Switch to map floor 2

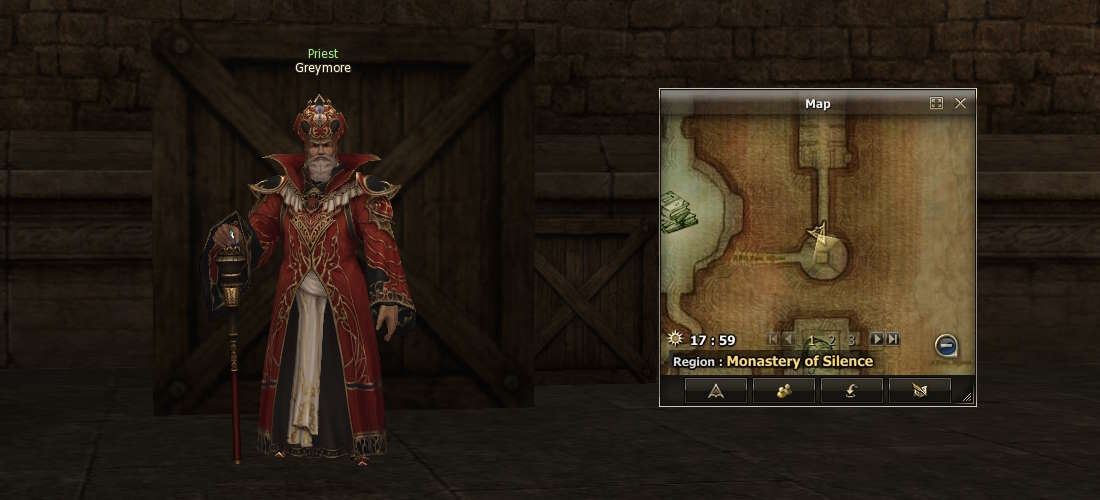point(831,340)
